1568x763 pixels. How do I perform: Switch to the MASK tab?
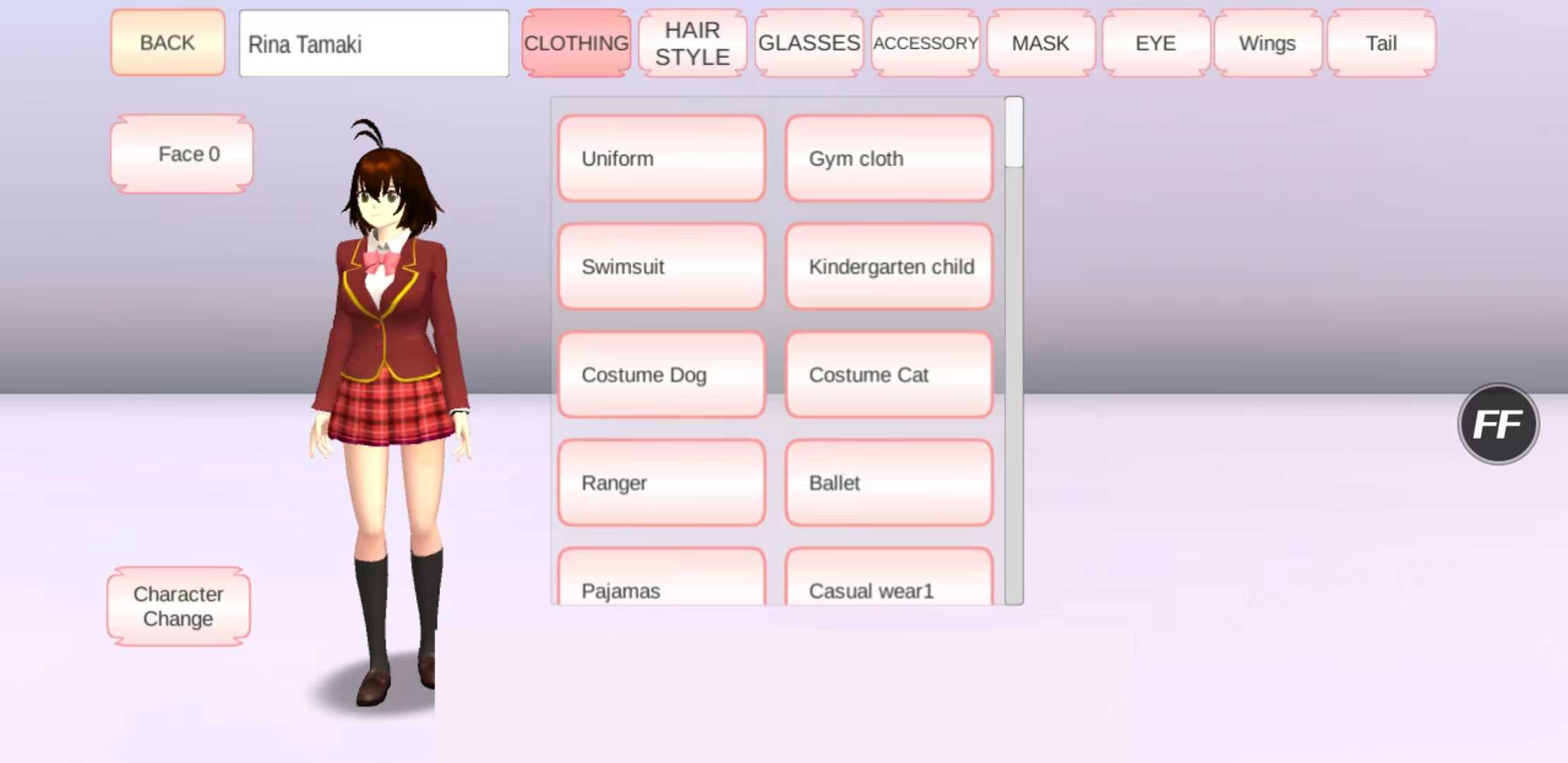(1040, 43)
